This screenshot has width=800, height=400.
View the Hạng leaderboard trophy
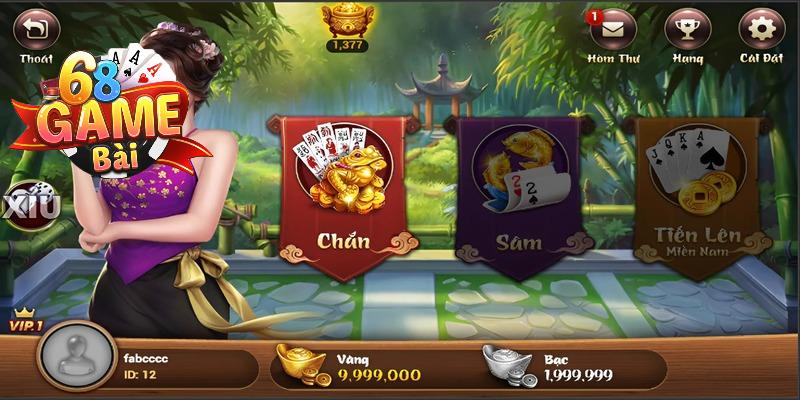coord(687,30)
